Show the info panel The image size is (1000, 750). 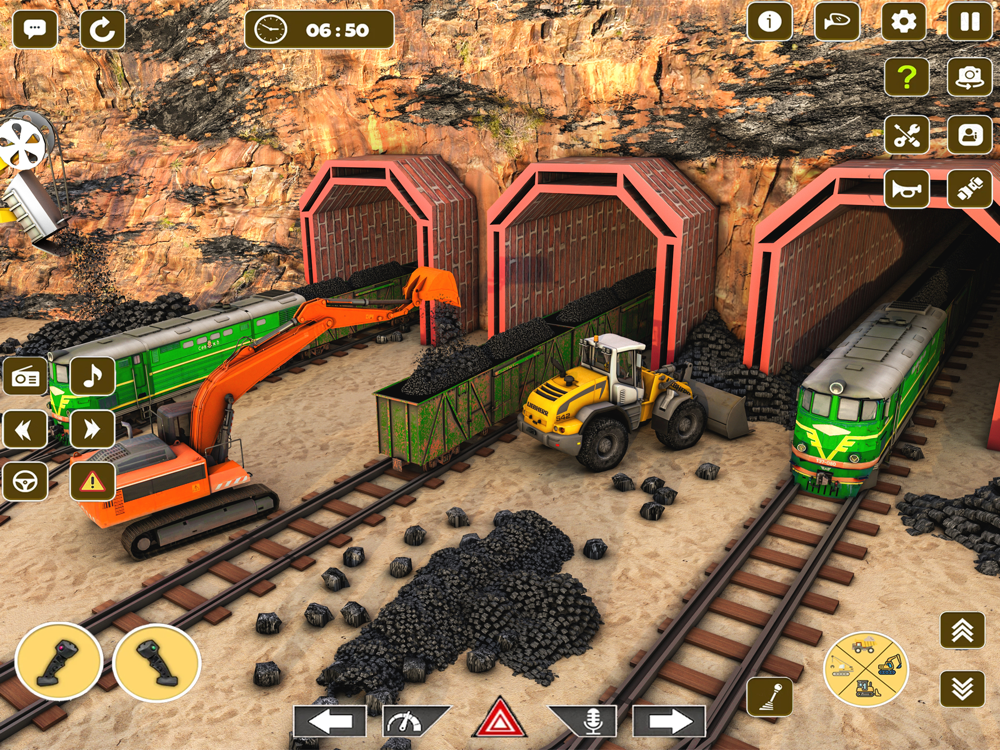(769, 22)
